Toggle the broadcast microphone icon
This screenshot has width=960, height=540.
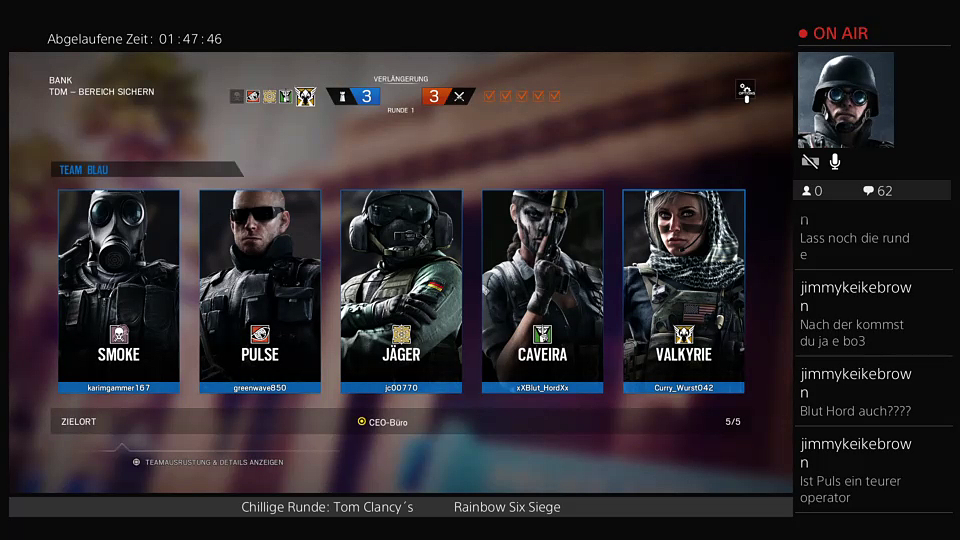[835, 162]
